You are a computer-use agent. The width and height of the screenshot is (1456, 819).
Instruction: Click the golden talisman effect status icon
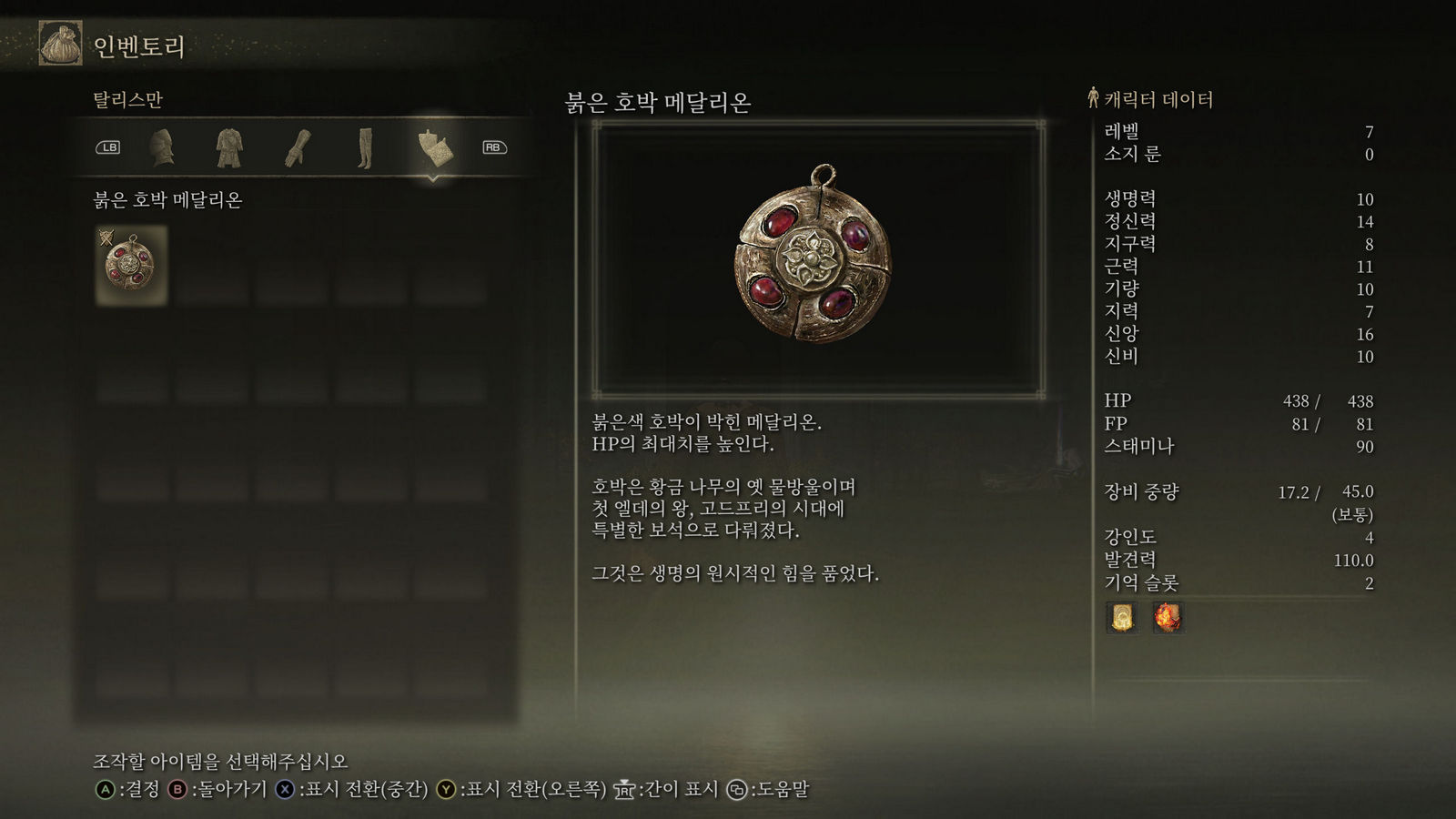coord(1121,617)
